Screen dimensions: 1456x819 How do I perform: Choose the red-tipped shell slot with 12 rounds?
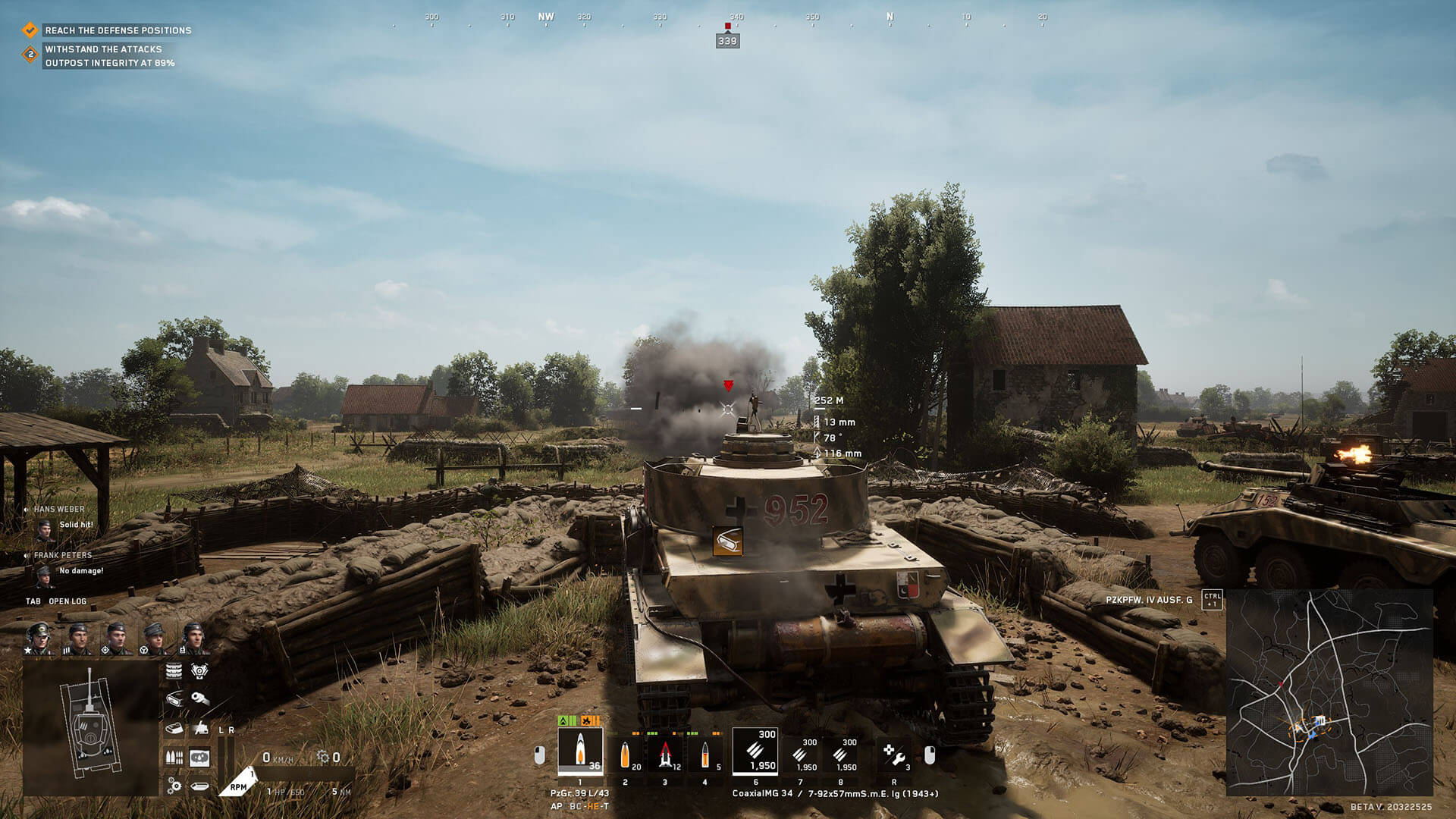pos(666,755)
